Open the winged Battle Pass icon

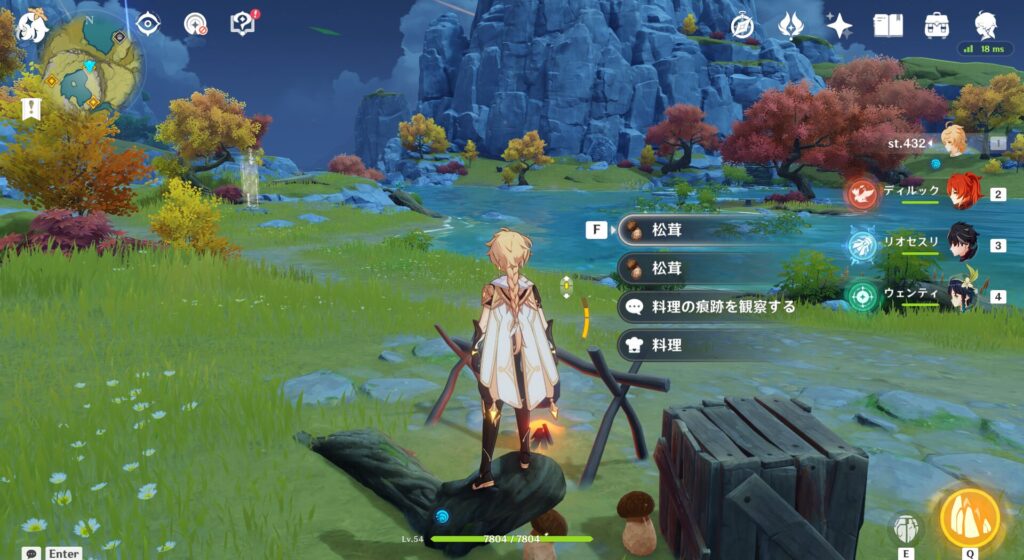tap(791, 25)
